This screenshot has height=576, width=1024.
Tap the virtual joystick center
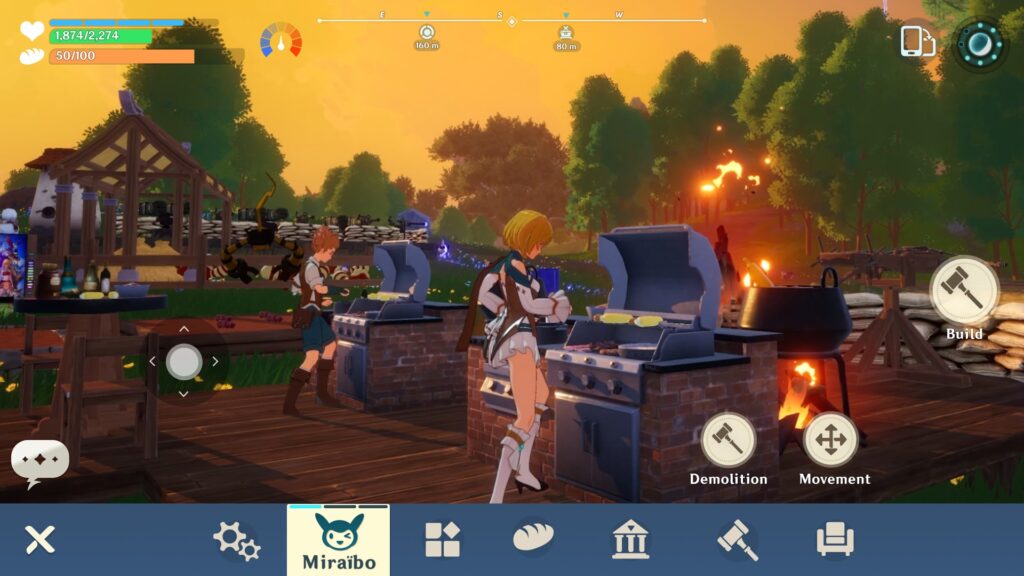[184, 361]
